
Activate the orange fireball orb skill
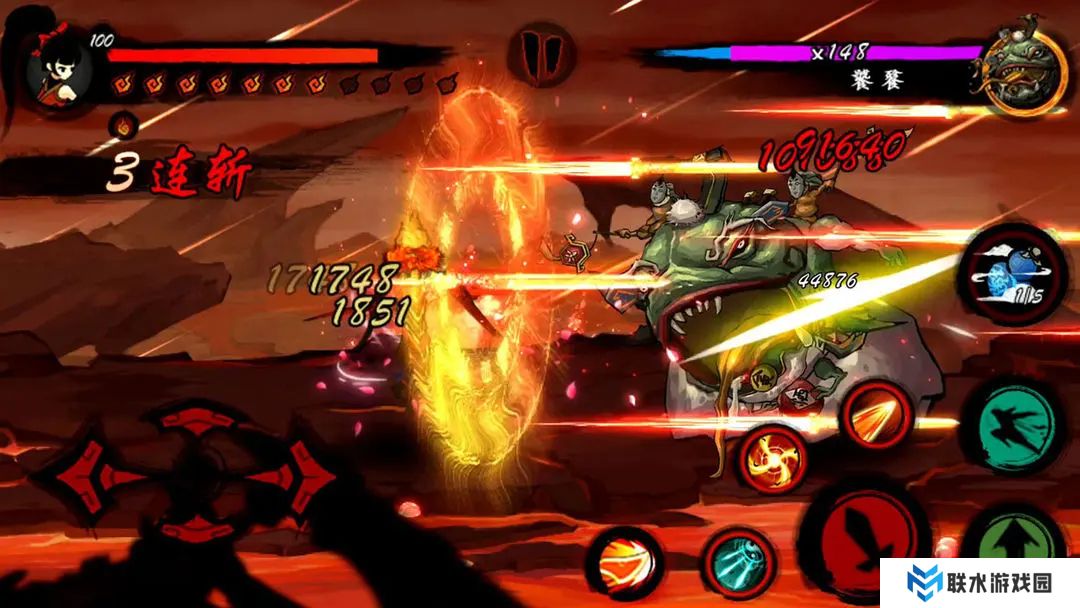tap(625, 563)
